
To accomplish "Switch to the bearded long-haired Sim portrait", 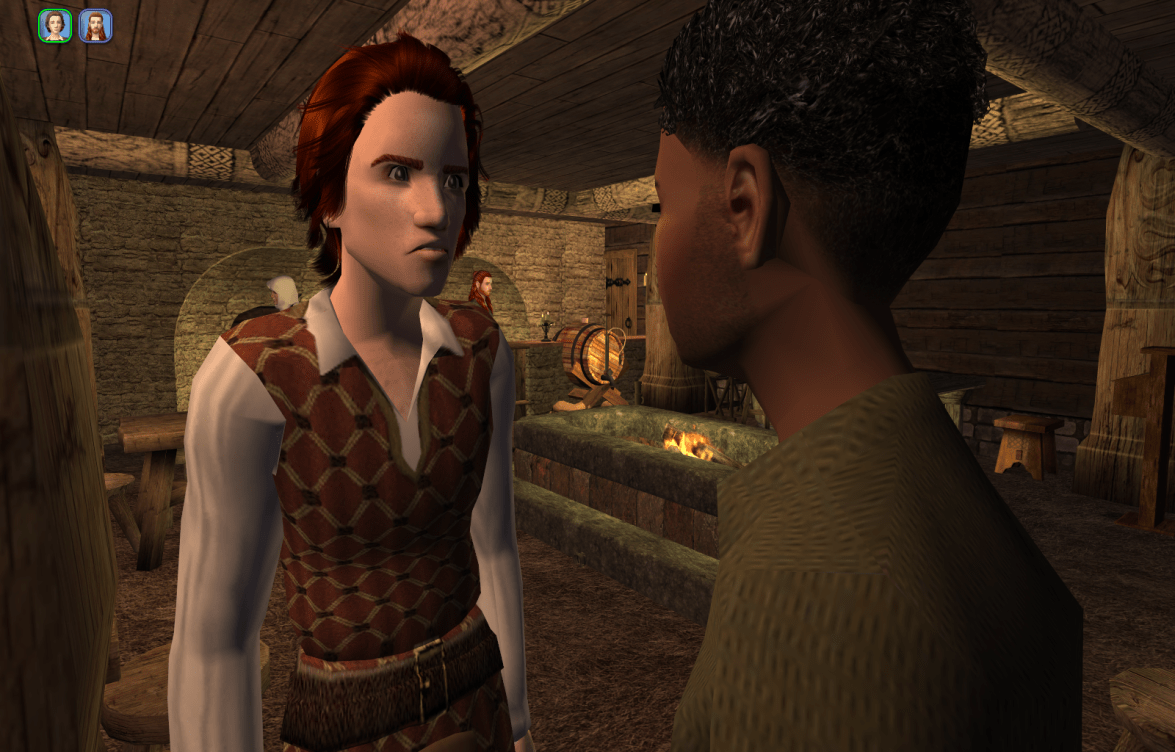I will 95,26.
